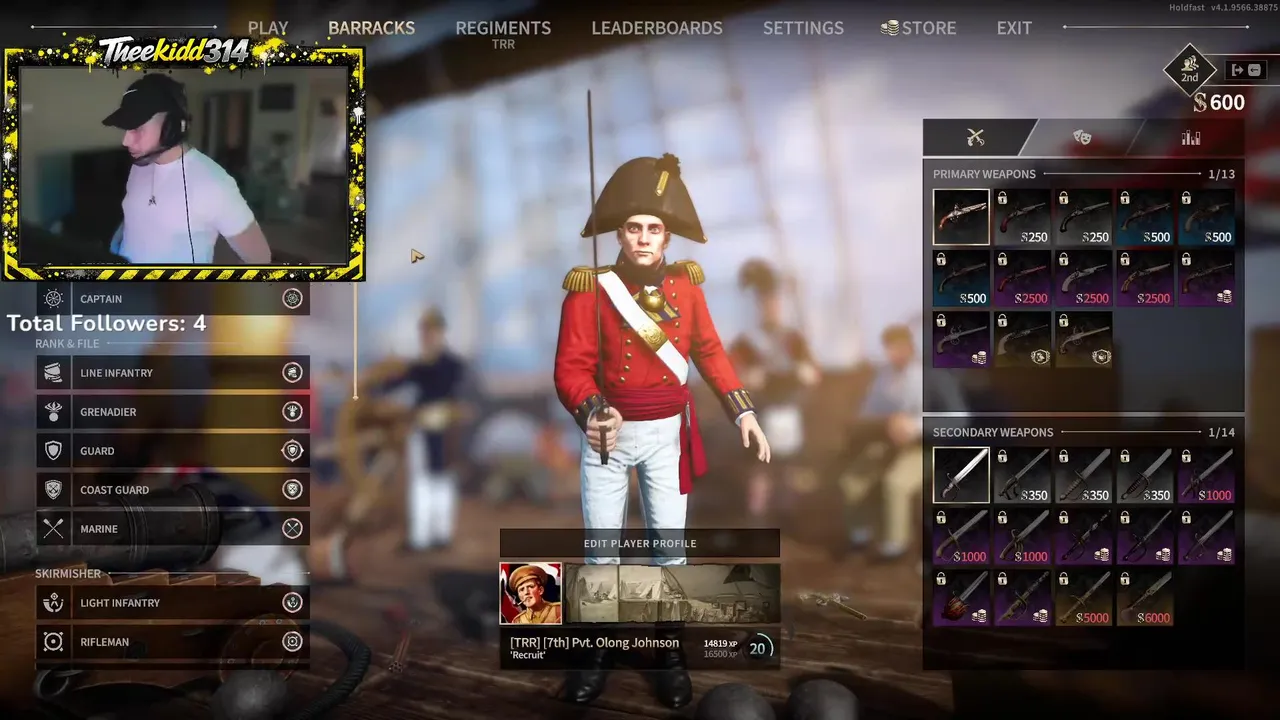Open the Play menu

click(268, 28)
